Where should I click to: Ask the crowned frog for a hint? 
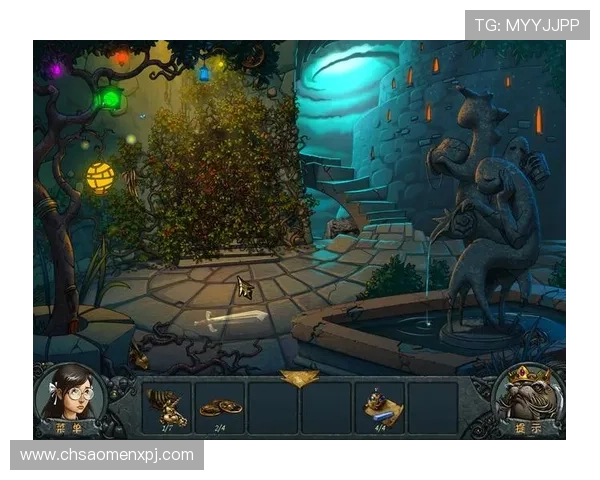(527, 398)
